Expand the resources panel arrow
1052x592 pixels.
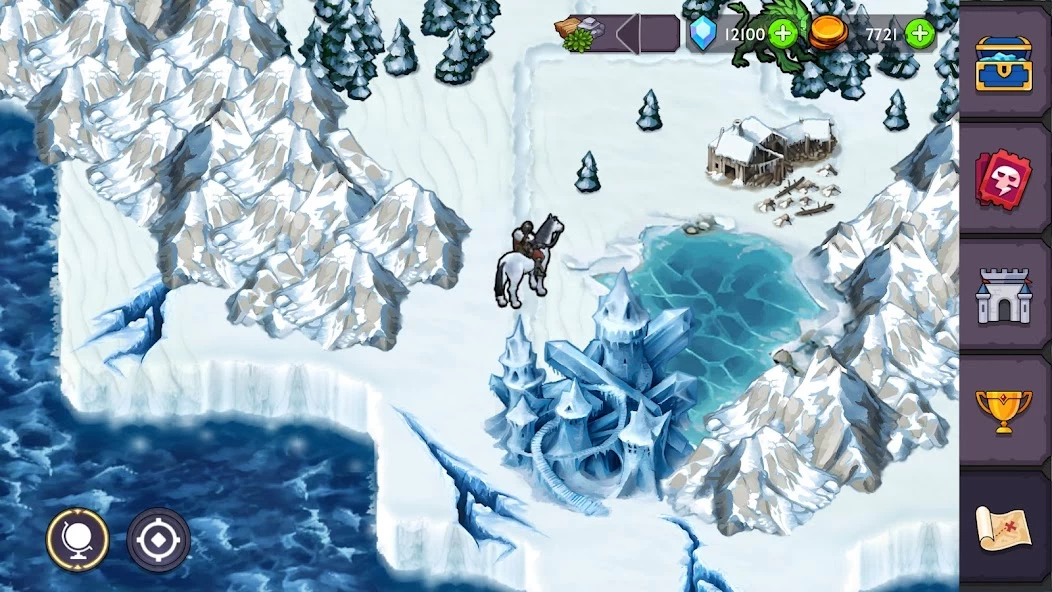pyautogui.click(x=628, y=34)
